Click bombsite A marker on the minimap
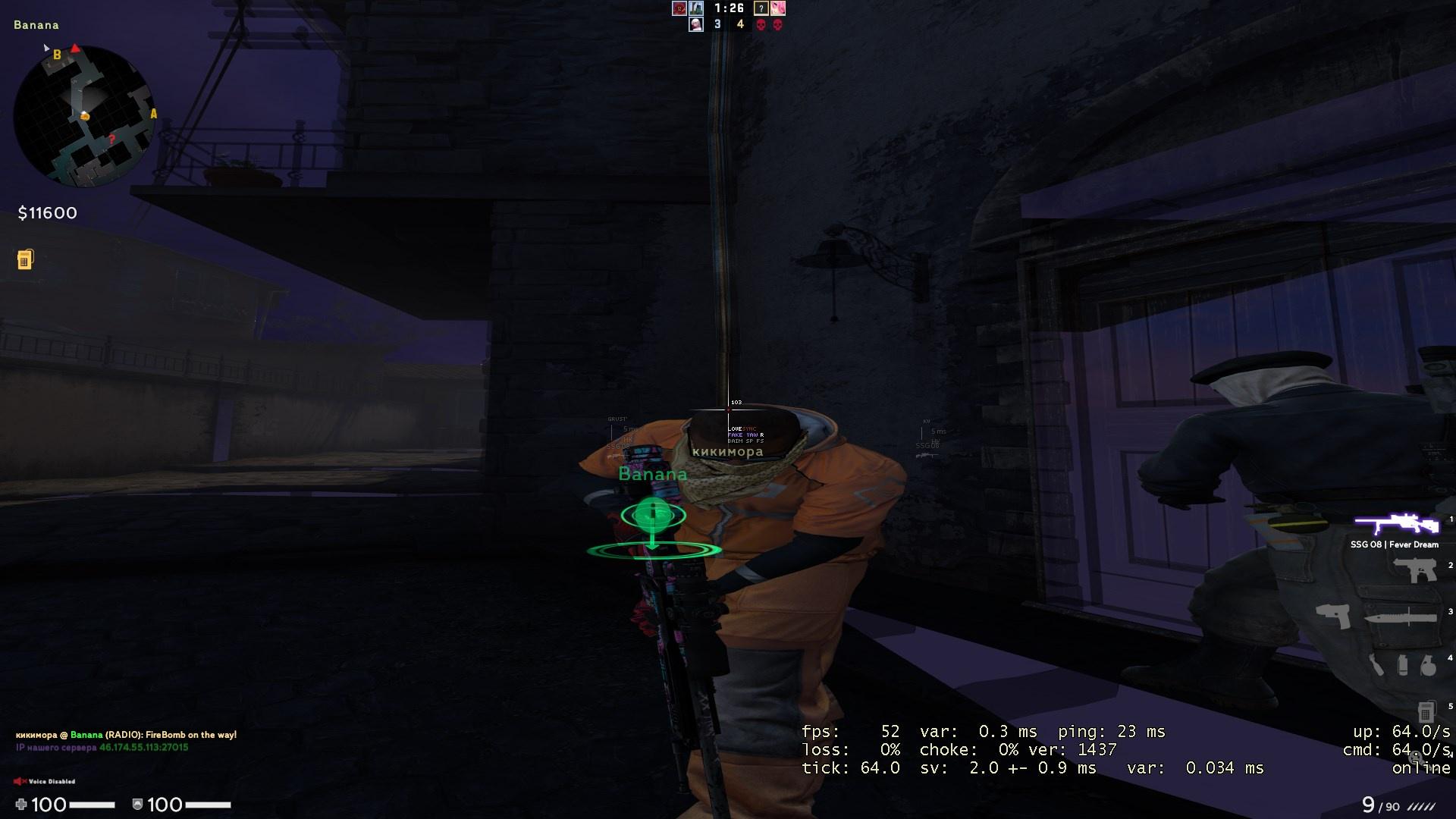The height and width of the screenshot is (819, 1456). coord(154,115)
